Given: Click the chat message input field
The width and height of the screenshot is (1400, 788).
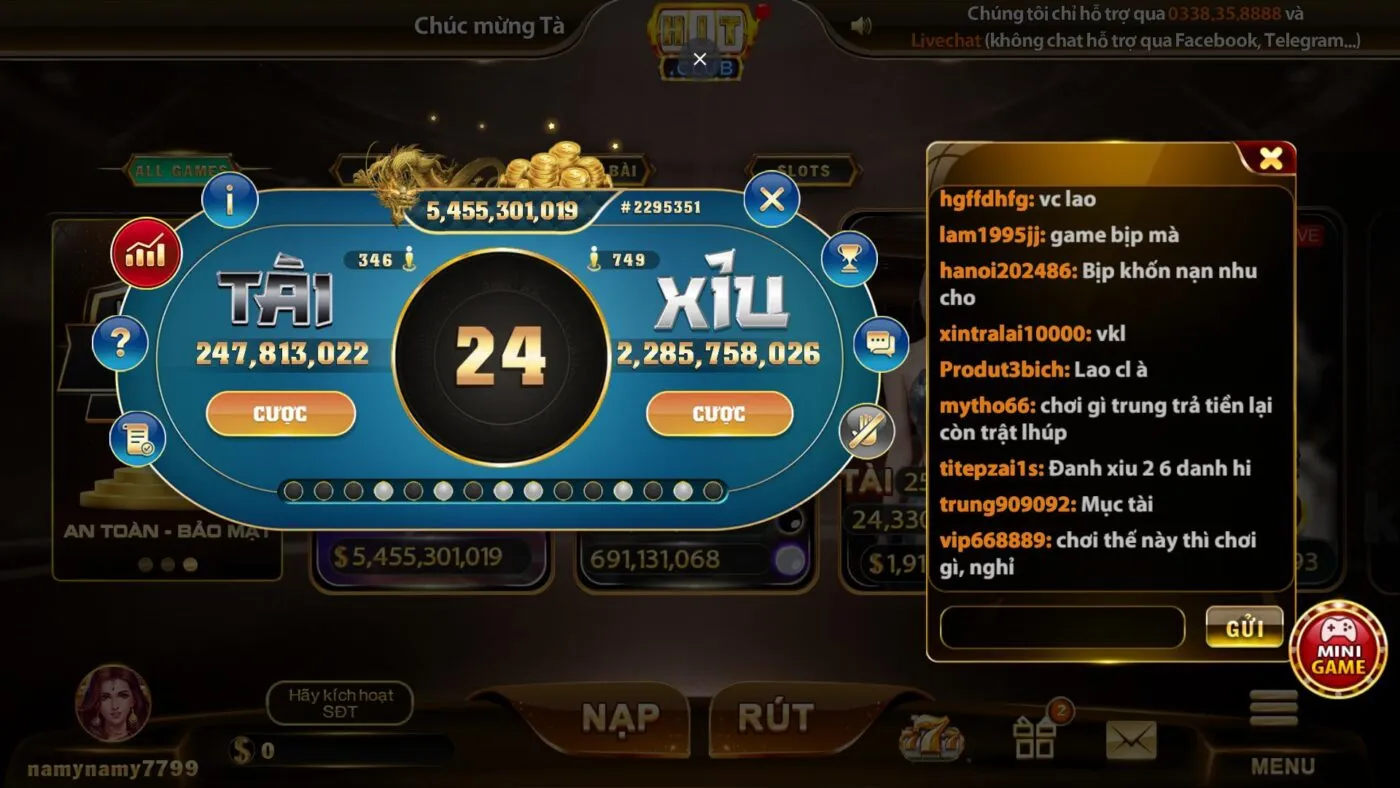Looking at the screenshot, I should [1061, 628].
